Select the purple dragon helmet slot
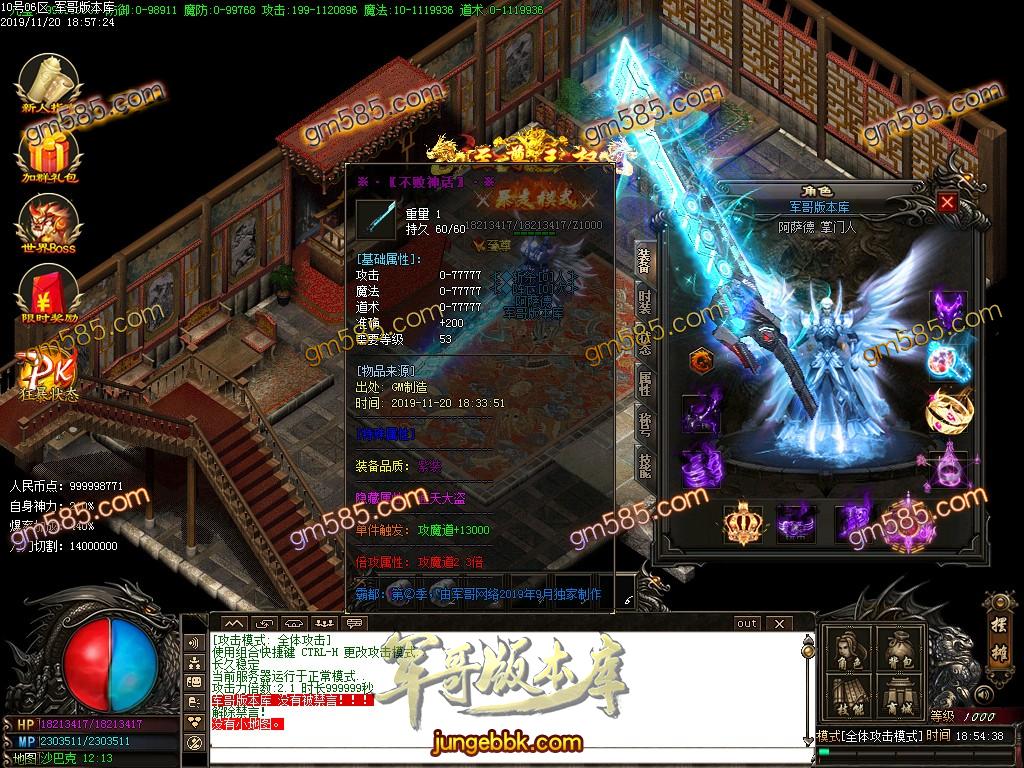 947,310
